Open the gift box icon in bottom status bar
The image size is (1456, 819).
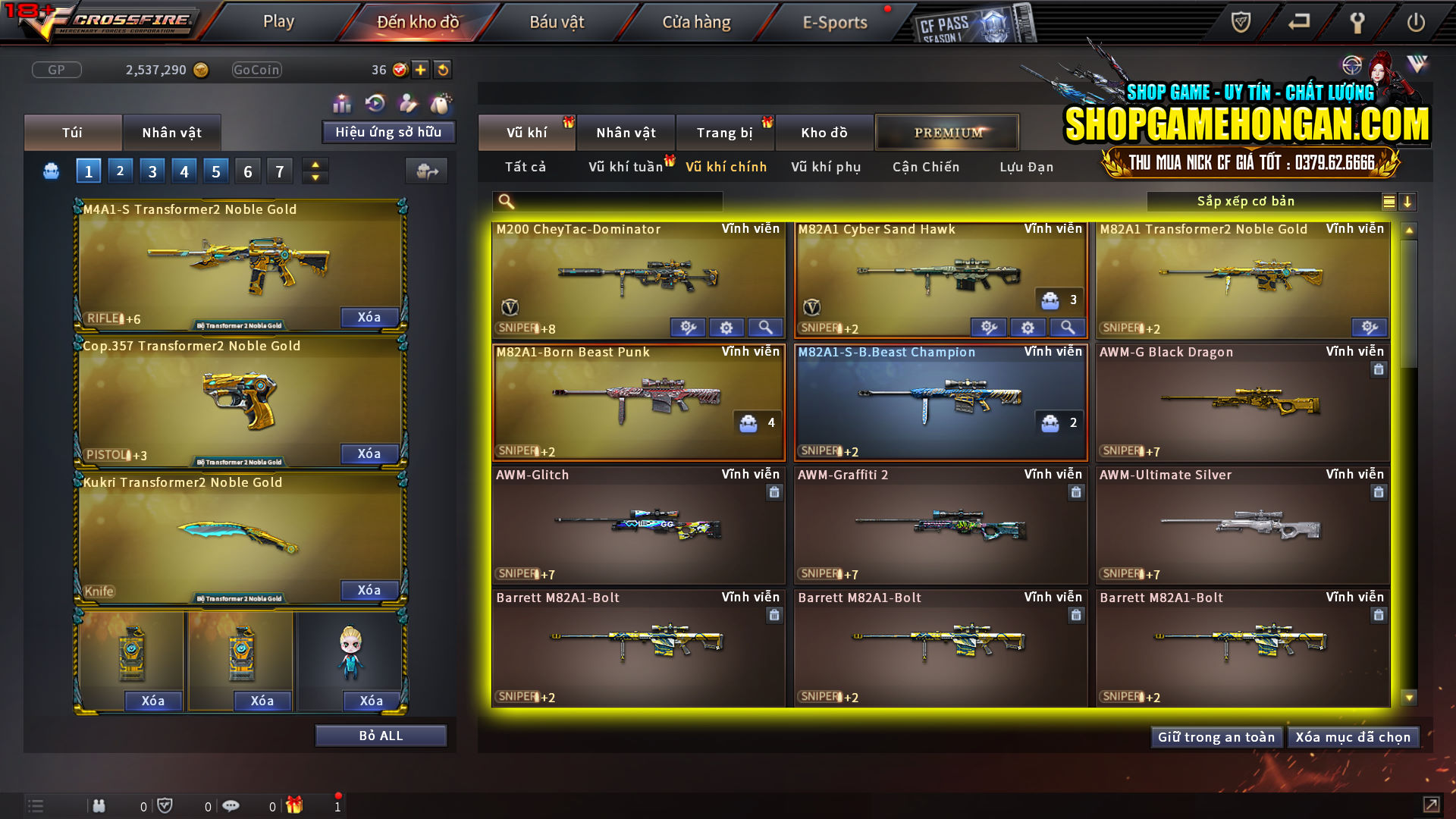(x=296, y=805)
